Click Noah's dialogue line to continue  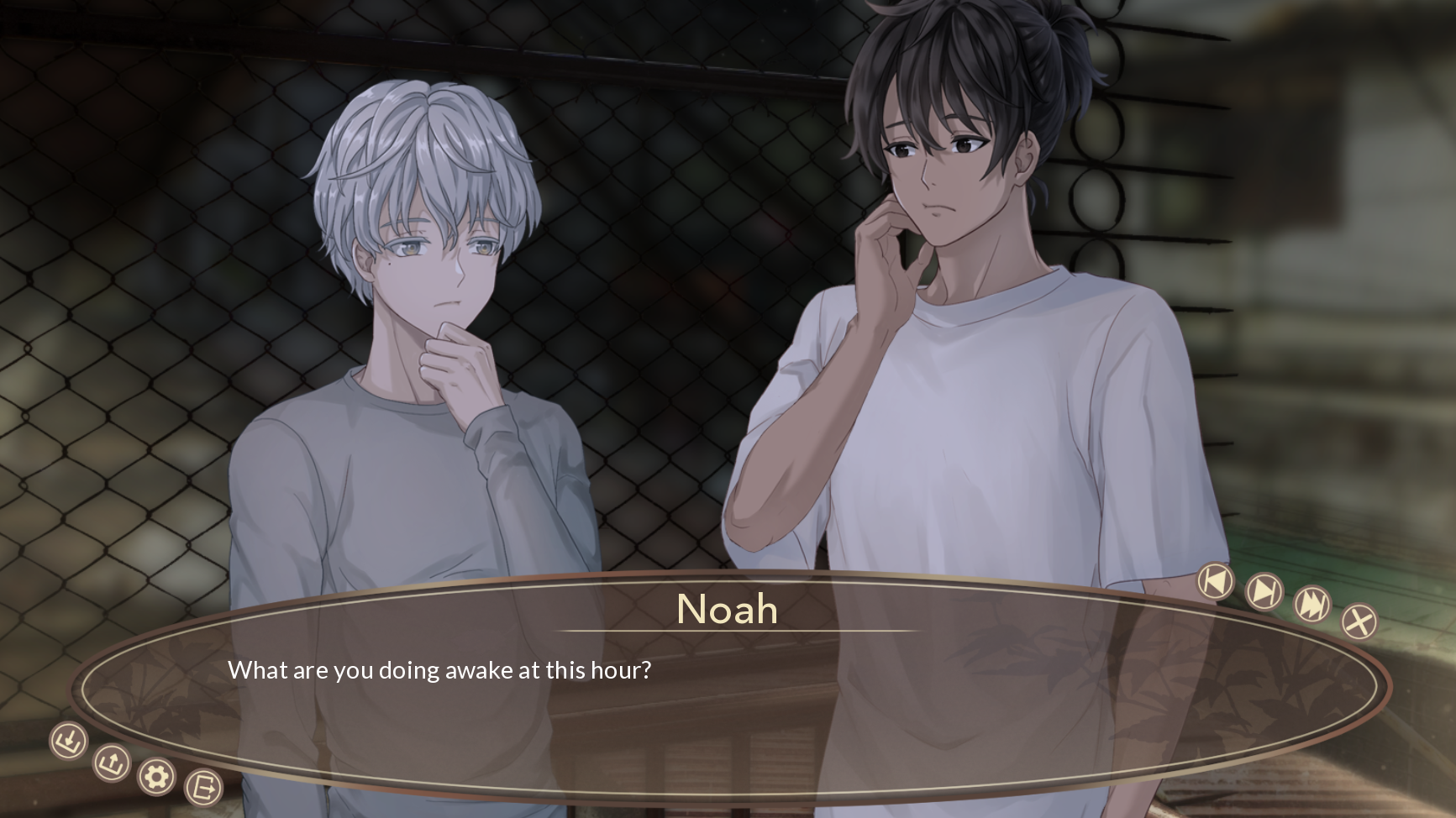click(x=439, y=670)
